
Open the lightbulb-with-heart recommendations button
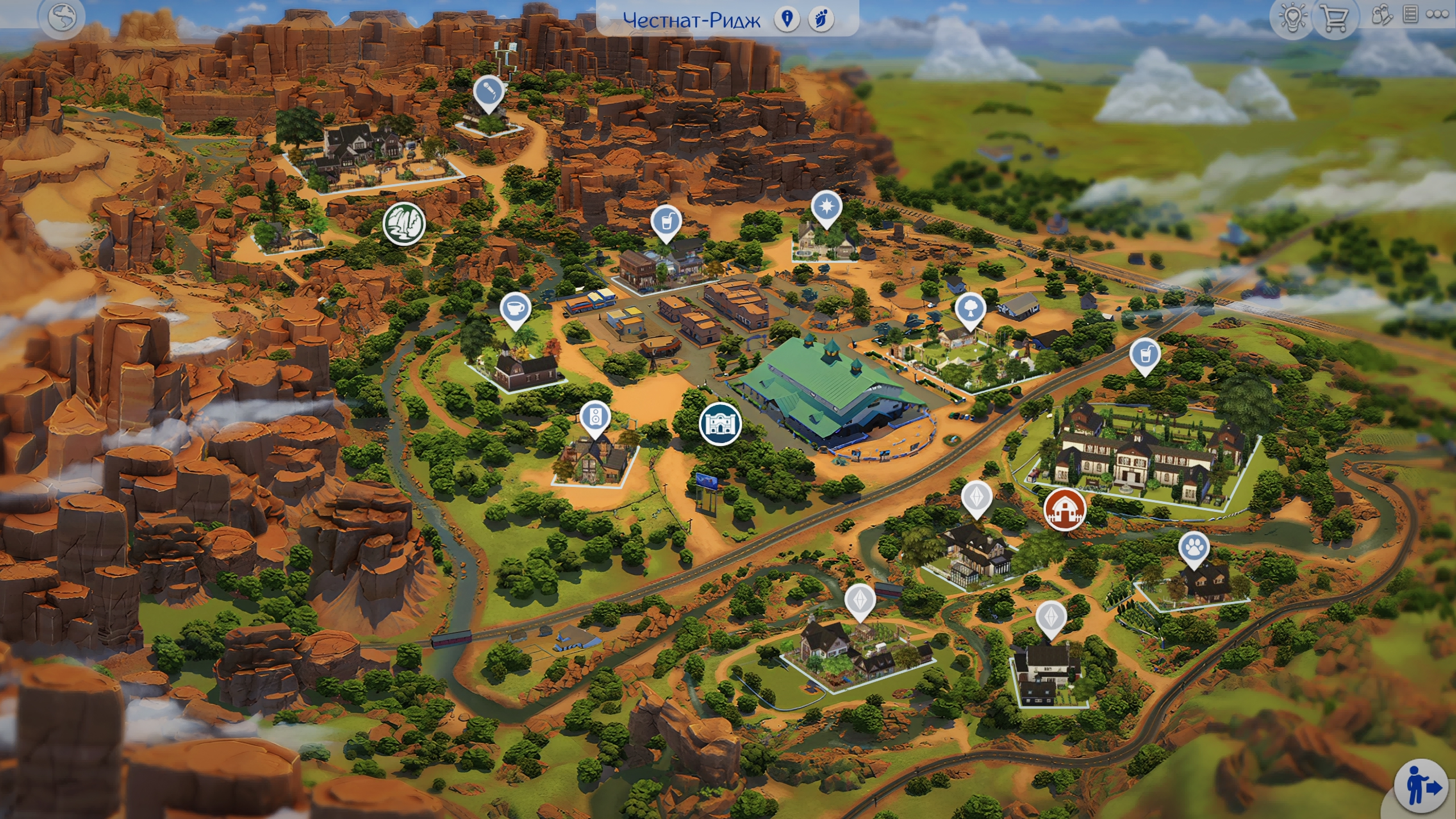click(1292, 18)
